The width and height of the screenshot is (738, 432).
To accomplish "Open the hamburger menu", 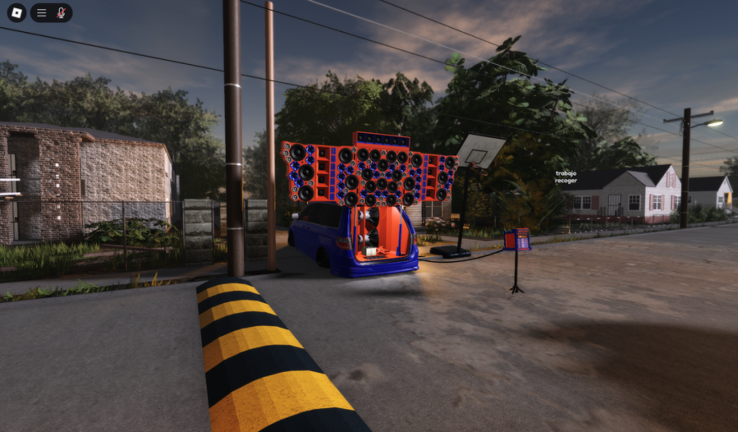I will tap(42, 13).
